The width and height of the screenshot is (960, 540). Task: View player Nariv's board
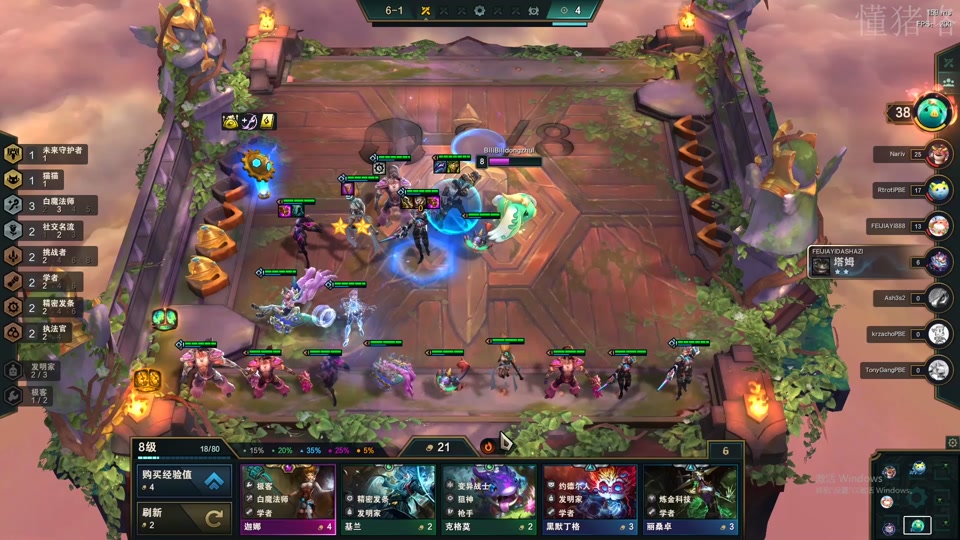[937, 154]
